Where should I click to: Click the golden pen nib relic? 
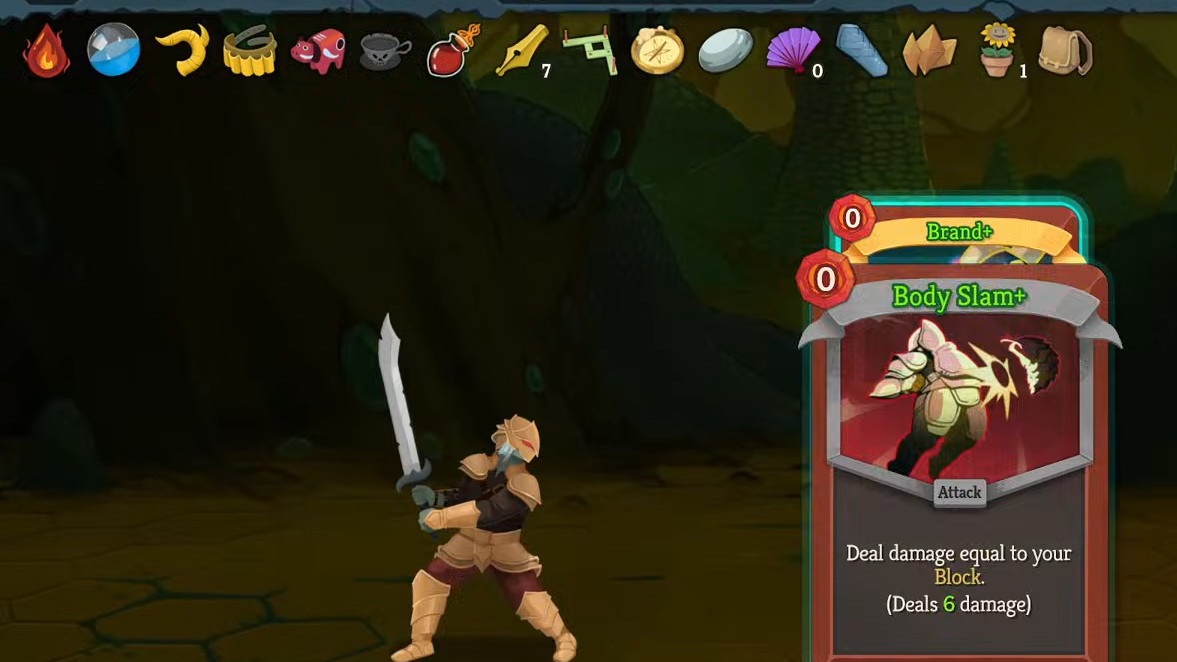click(x=522, y=50)
